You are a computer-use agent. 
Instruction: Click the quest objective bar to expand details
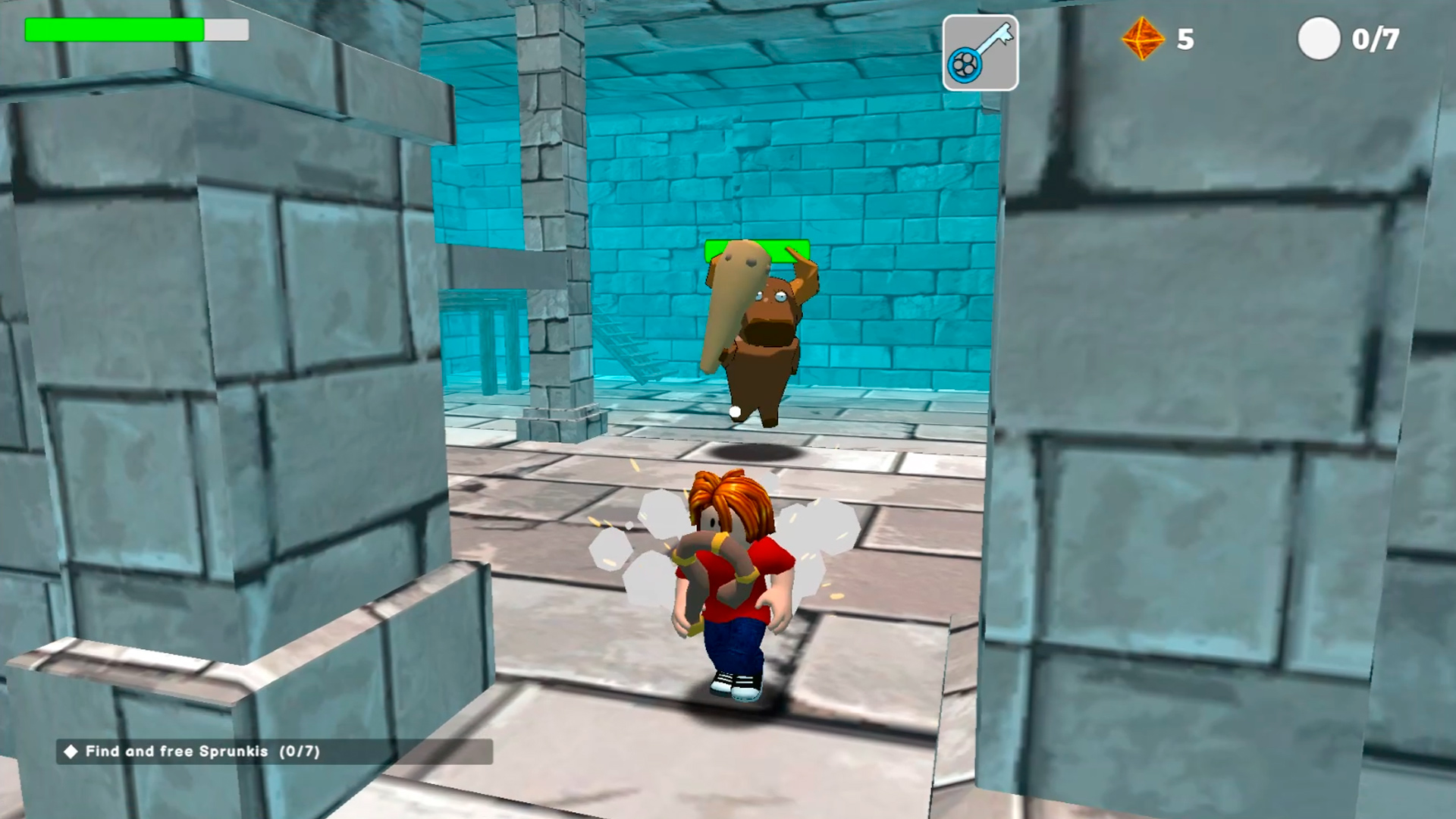273,752
